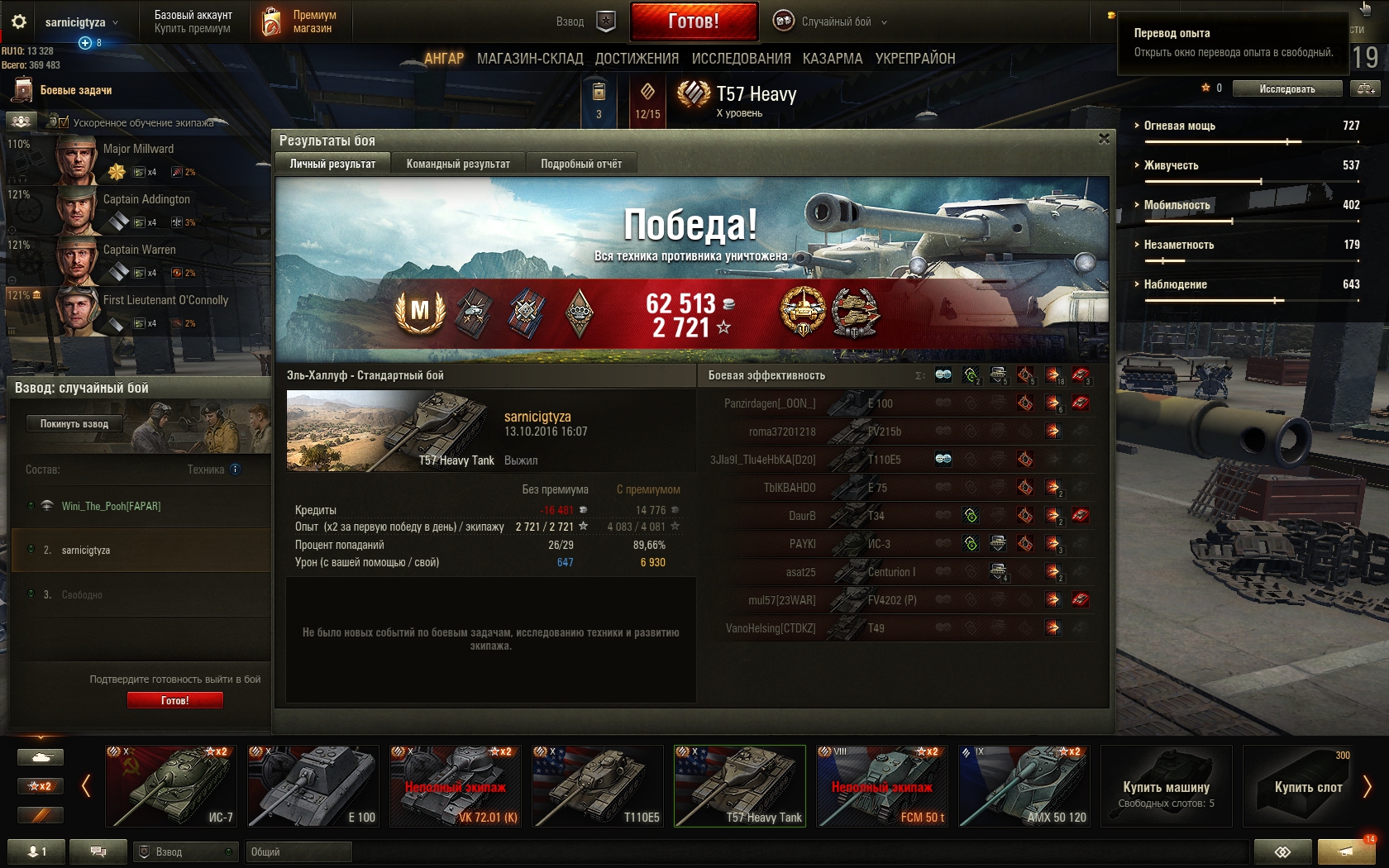Open the game settings gear
This screenshot has width=1389, height=868.
19,21
